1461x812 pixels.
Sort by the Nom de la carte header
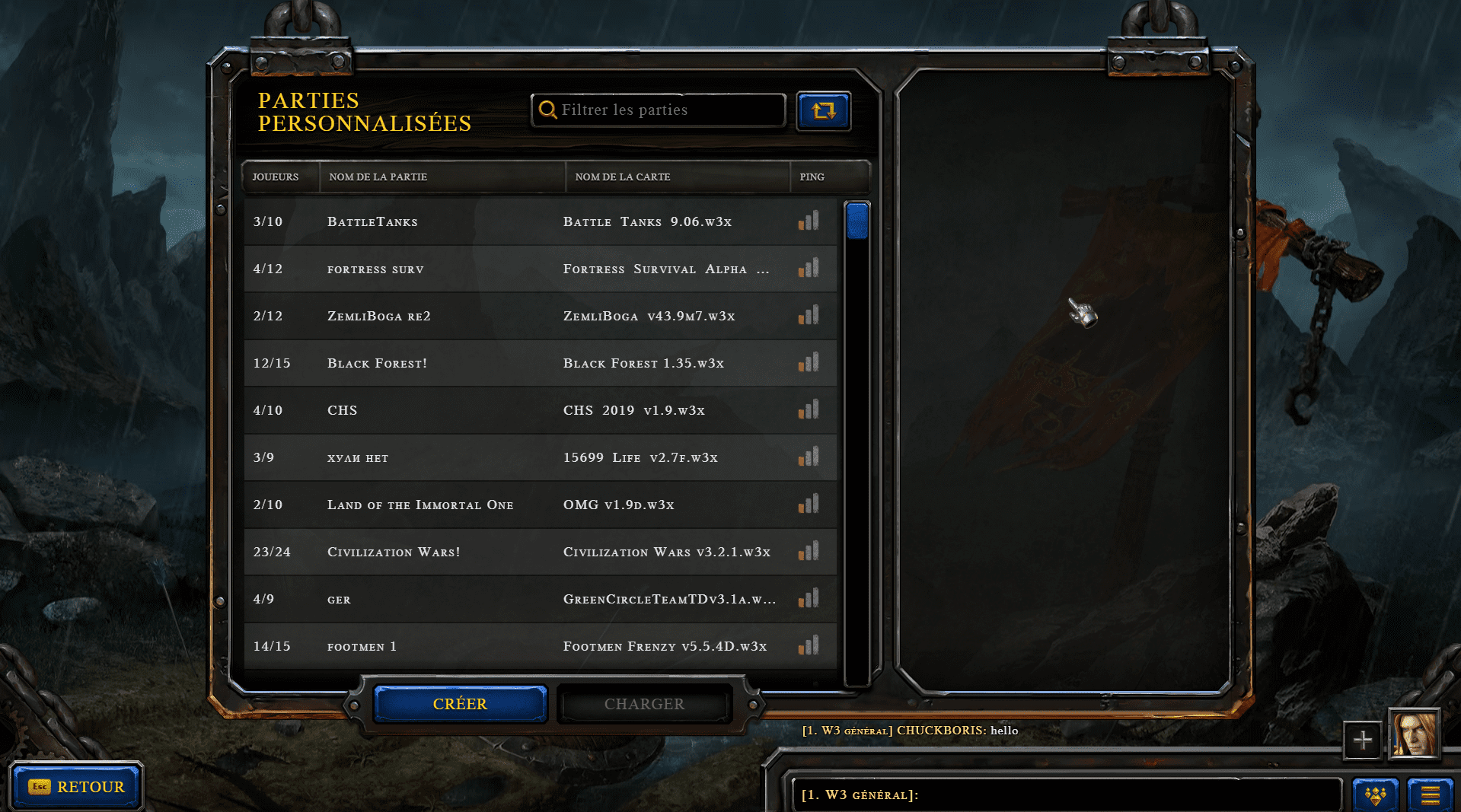point(623,177)
